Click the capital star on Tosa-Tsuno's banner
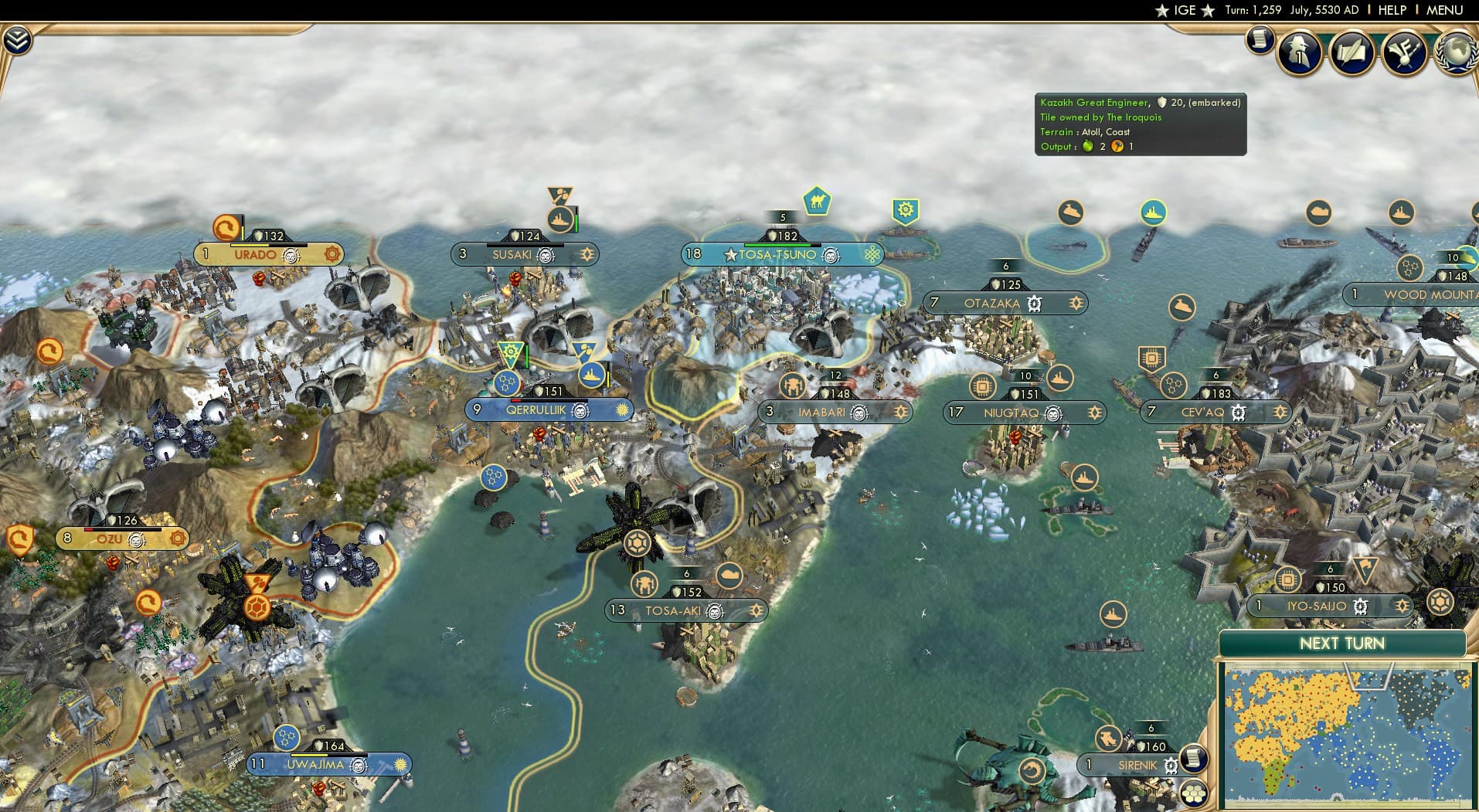Viewport: 1479px width, 812px height. click(x=729, y=253)
